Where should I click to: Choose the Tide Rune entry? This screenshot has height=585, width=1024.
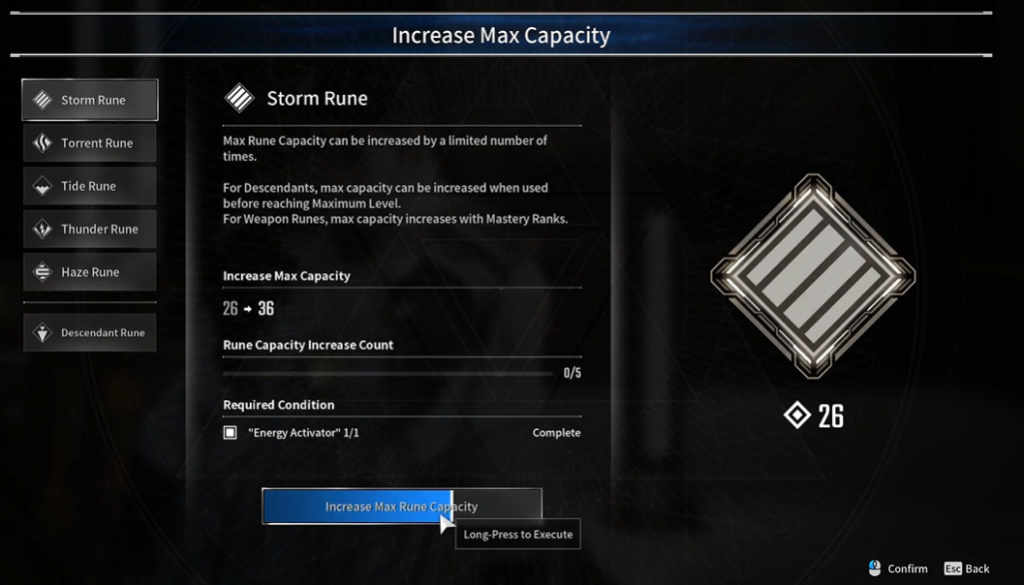(90, 186)
